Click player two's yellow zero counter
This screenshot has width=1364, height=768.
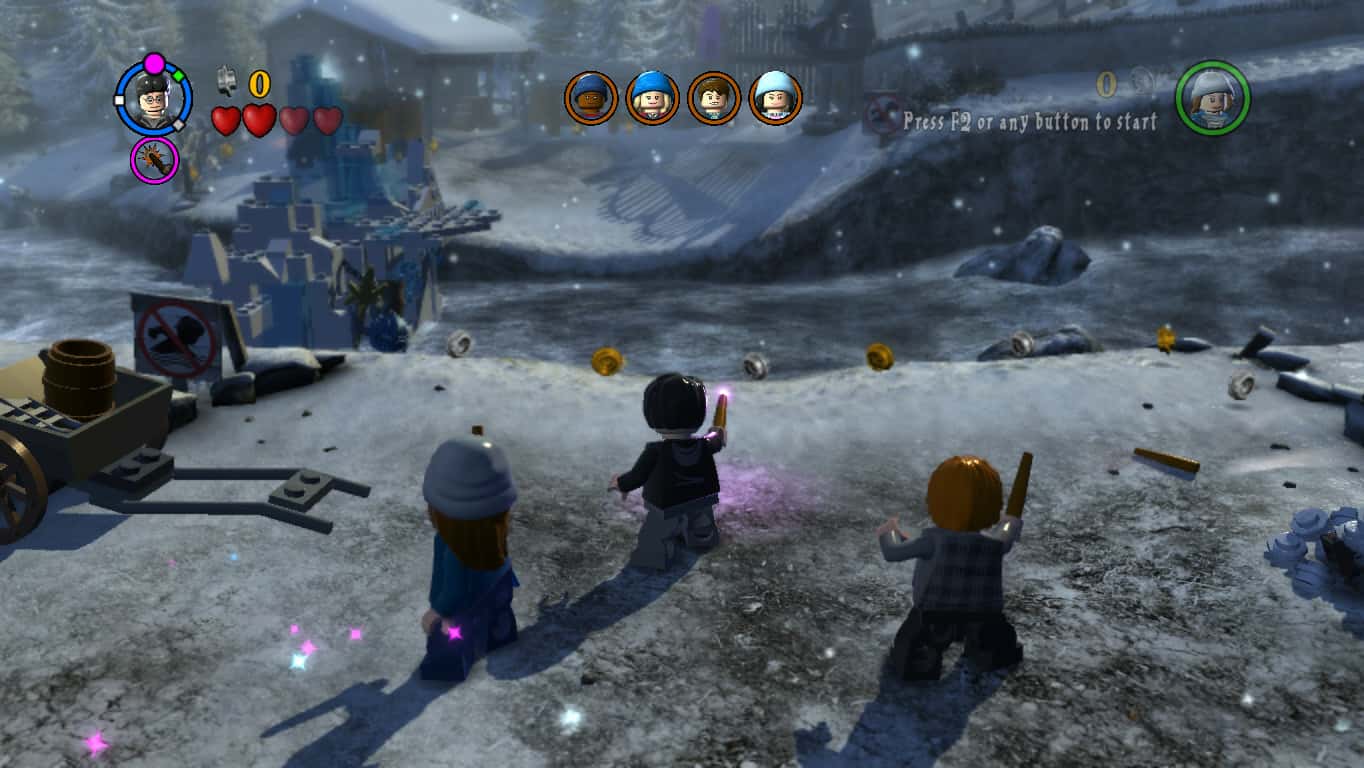1105,84
